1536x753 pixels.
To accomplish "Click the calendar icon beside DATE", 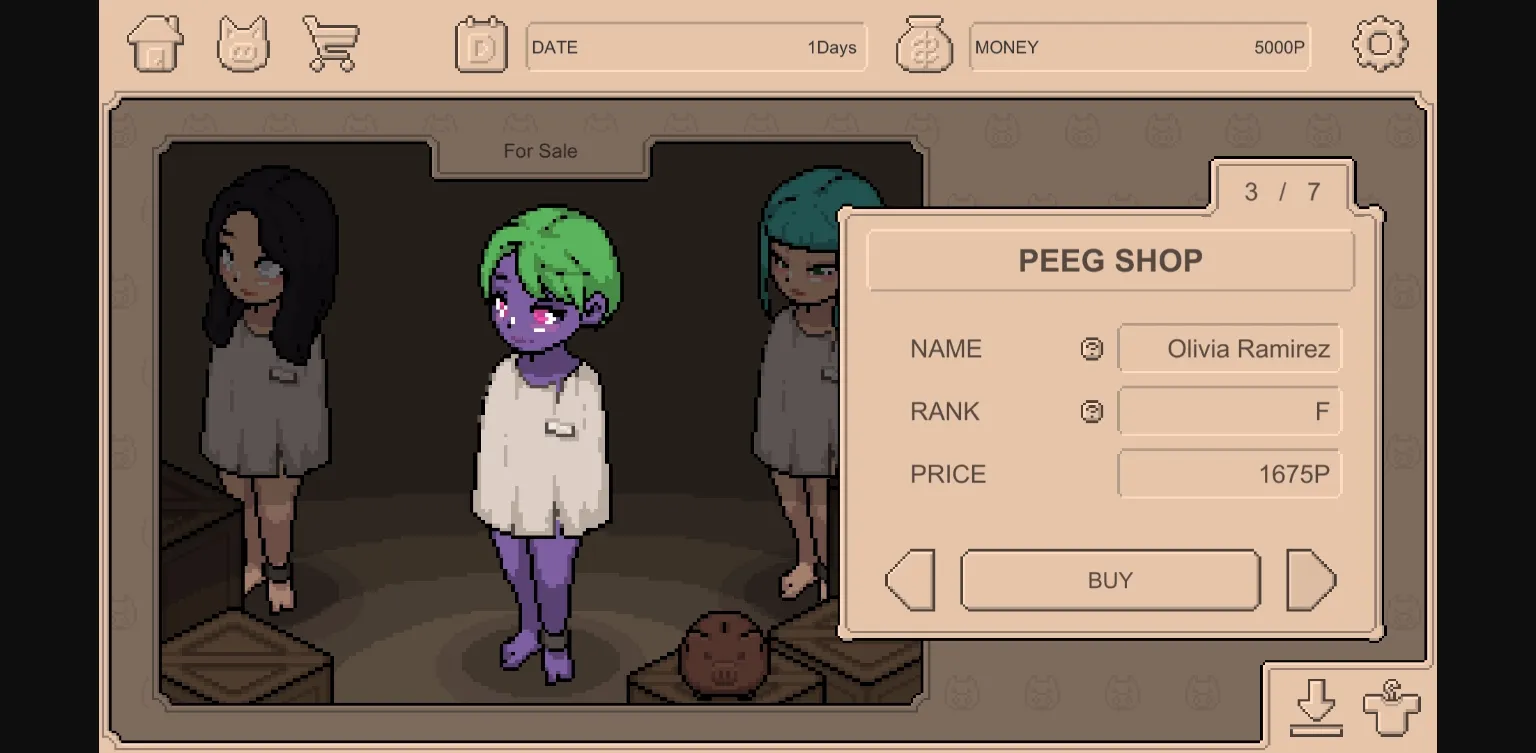I will [x=481, y=44].
